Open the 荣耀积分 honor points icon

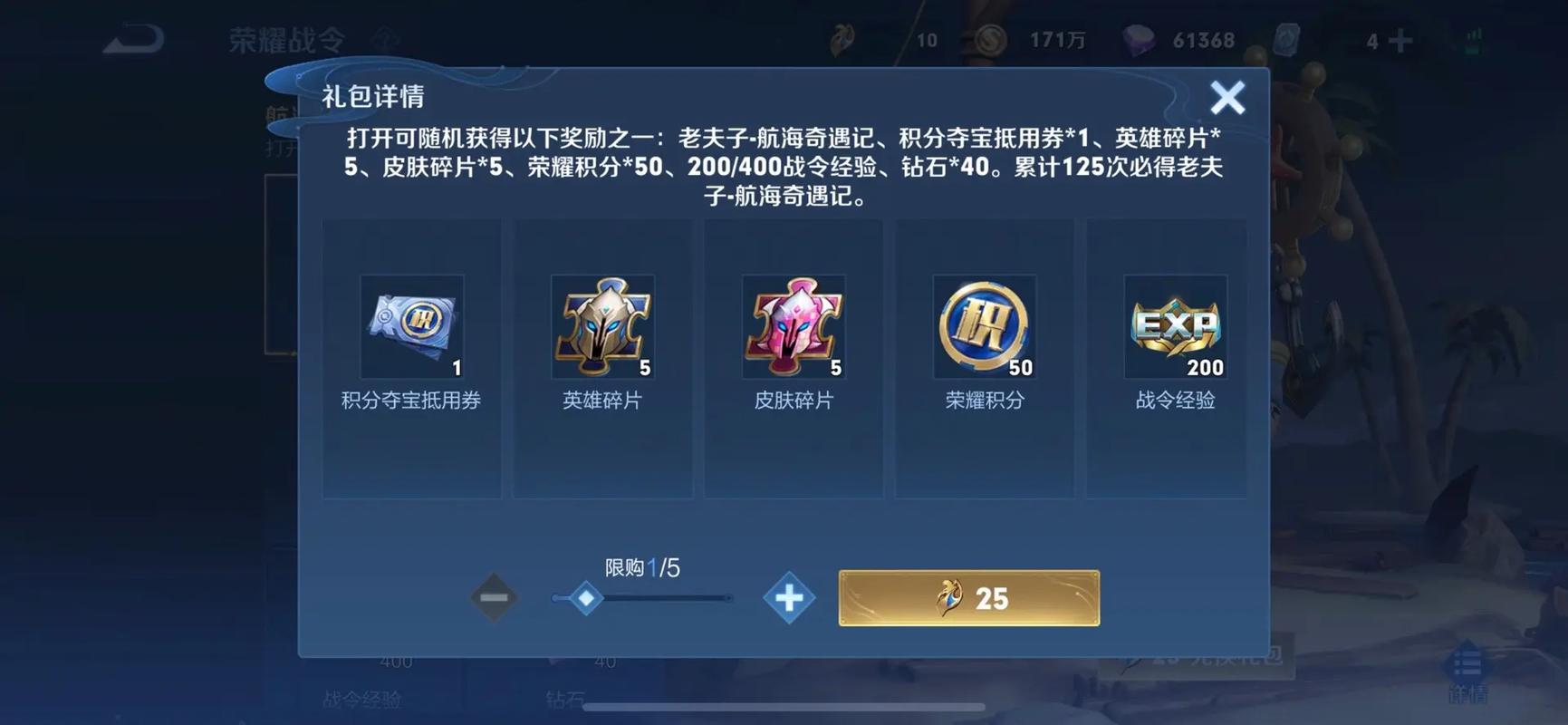click(x=984, y=326)
